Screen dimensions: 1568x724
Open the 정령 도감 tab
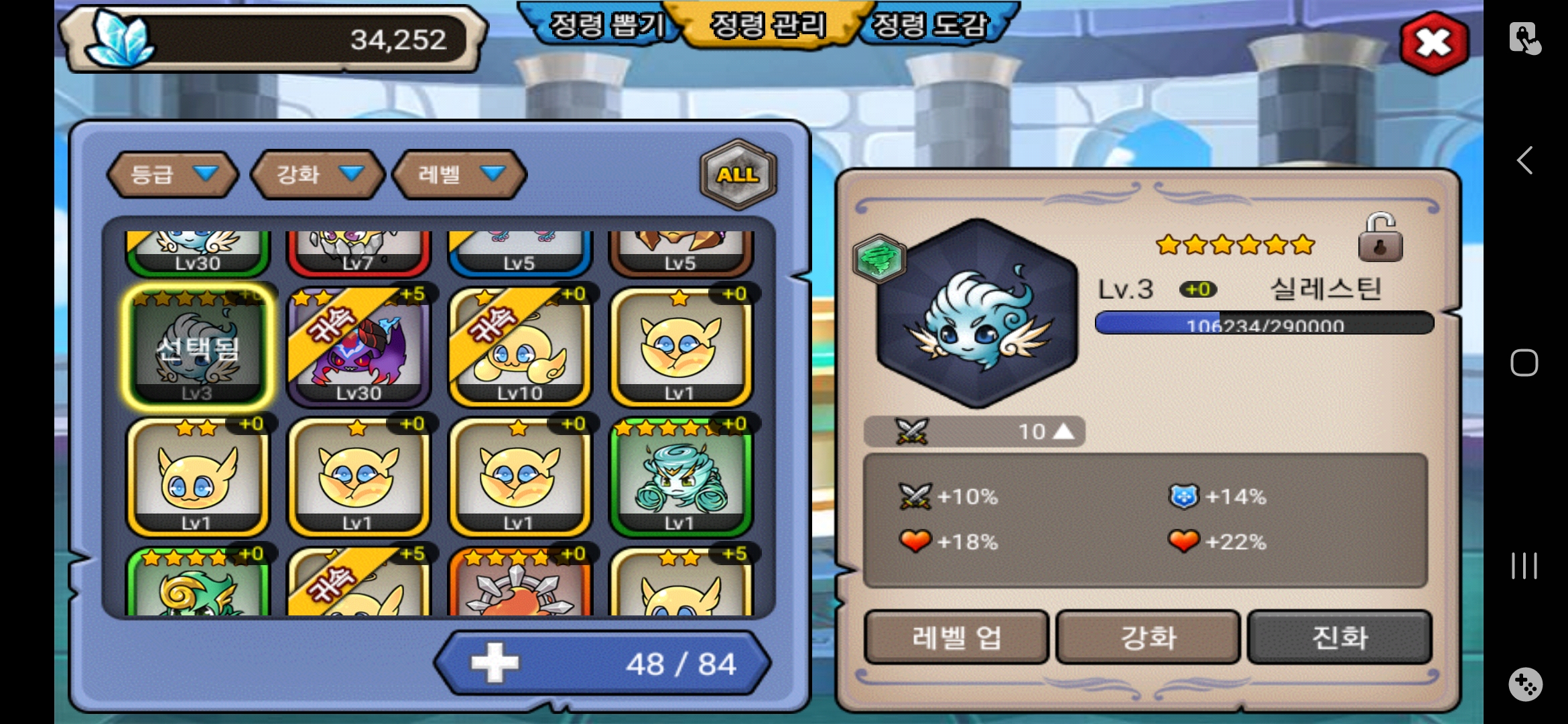pos(931,25)
